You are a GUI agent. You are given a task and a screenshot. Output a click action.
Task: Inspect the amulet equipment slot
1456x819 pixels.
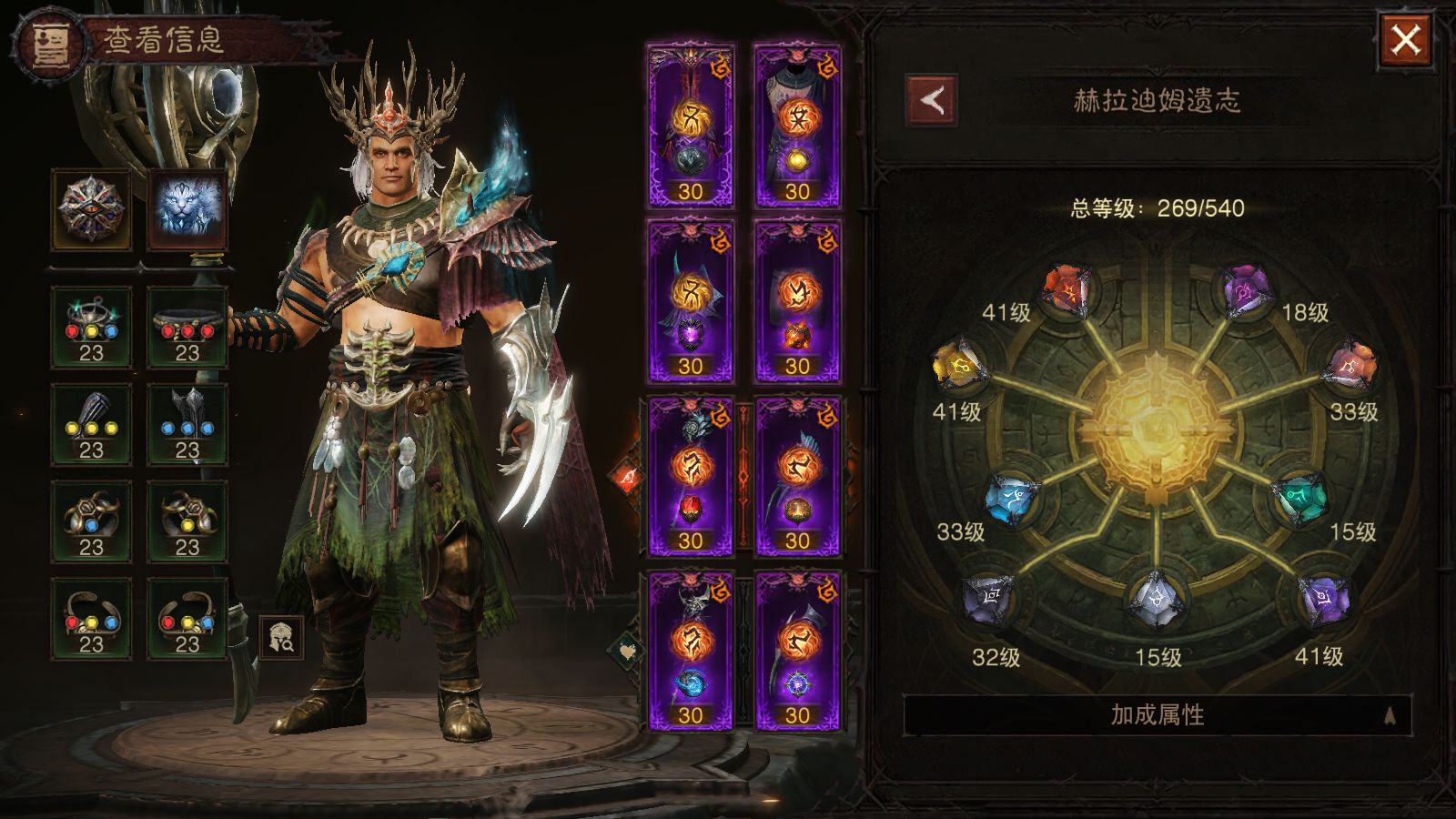pos(91,328)
